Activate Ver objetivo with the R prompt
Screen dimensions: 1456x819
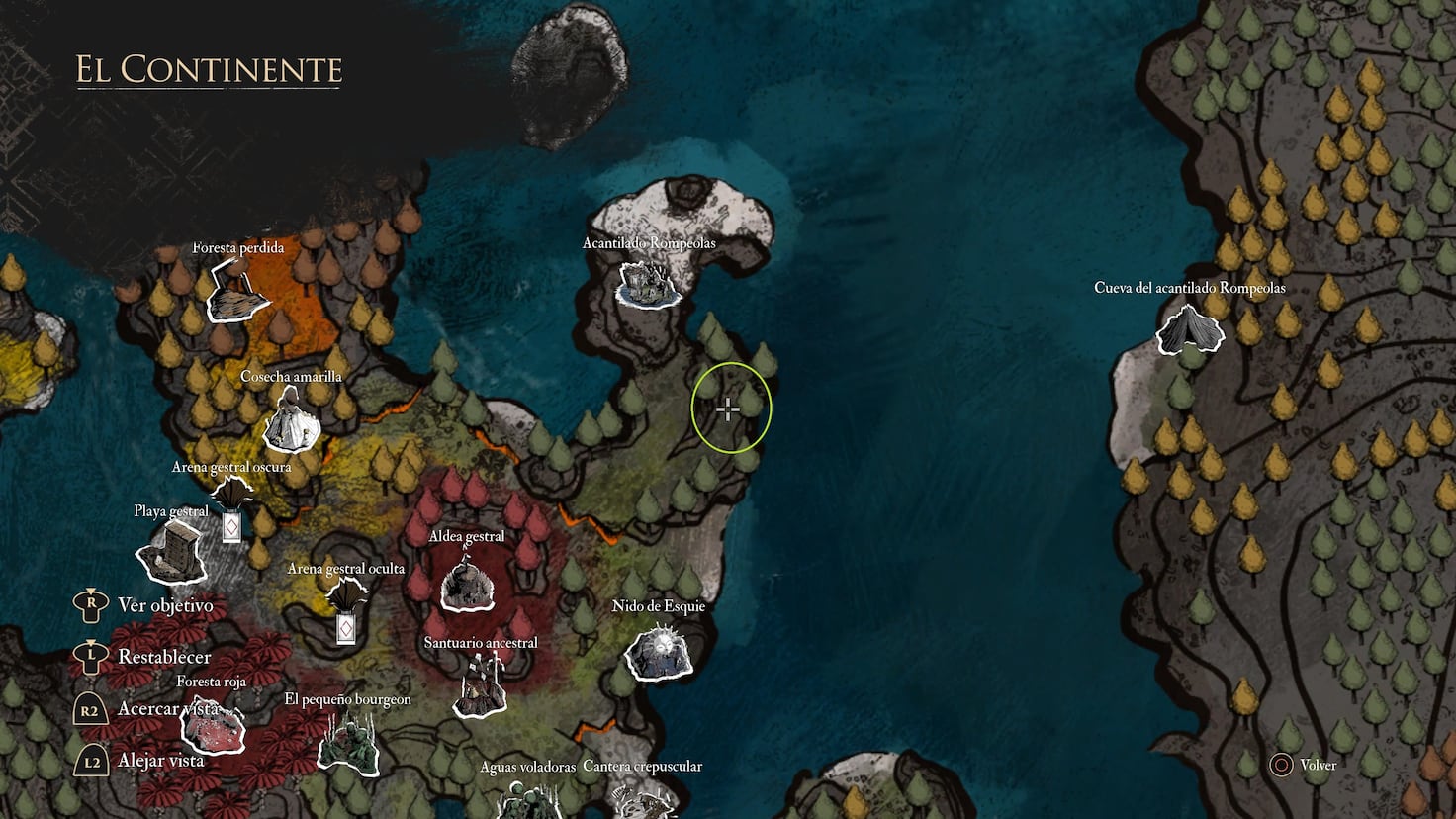pos(91,604)
